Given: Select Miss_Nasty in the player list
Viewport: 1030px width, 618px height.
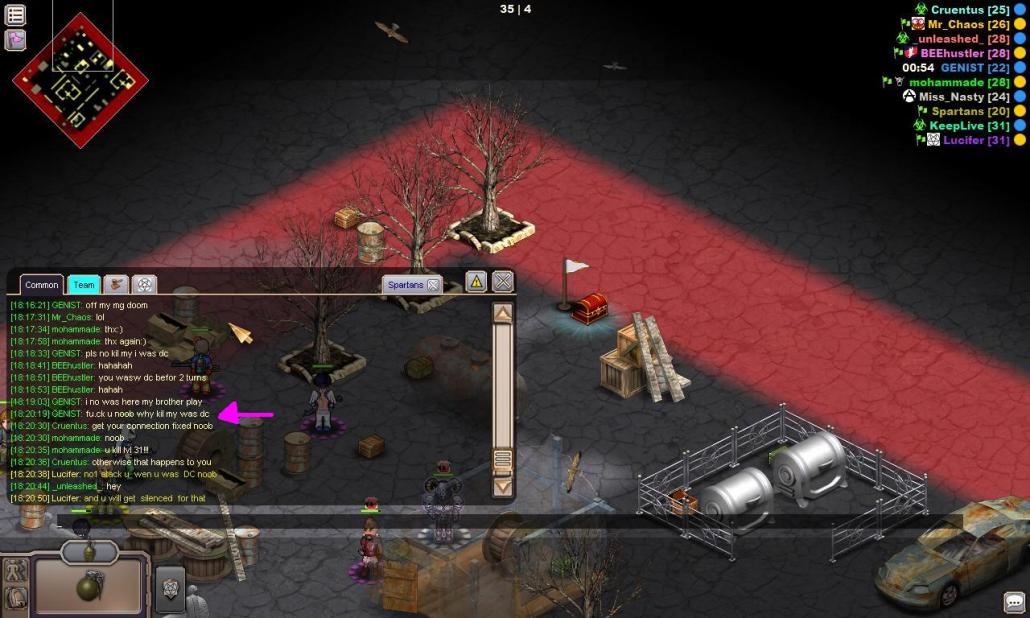Looking at the screenshot, I should tap(951, 97).
